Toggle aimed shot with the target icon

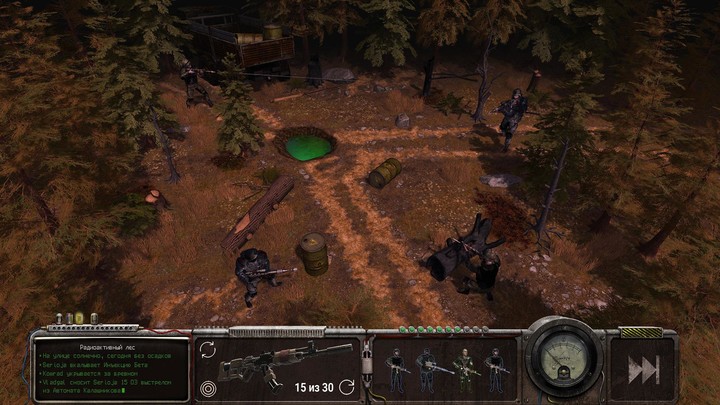(207, 387)
